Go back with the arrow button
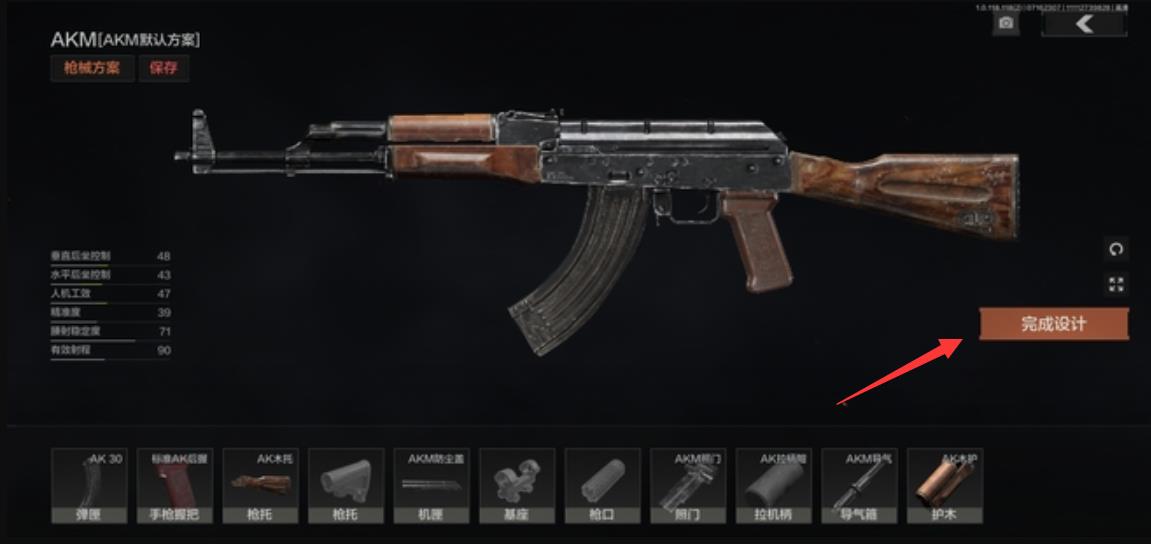 [x=1084, y=23]
